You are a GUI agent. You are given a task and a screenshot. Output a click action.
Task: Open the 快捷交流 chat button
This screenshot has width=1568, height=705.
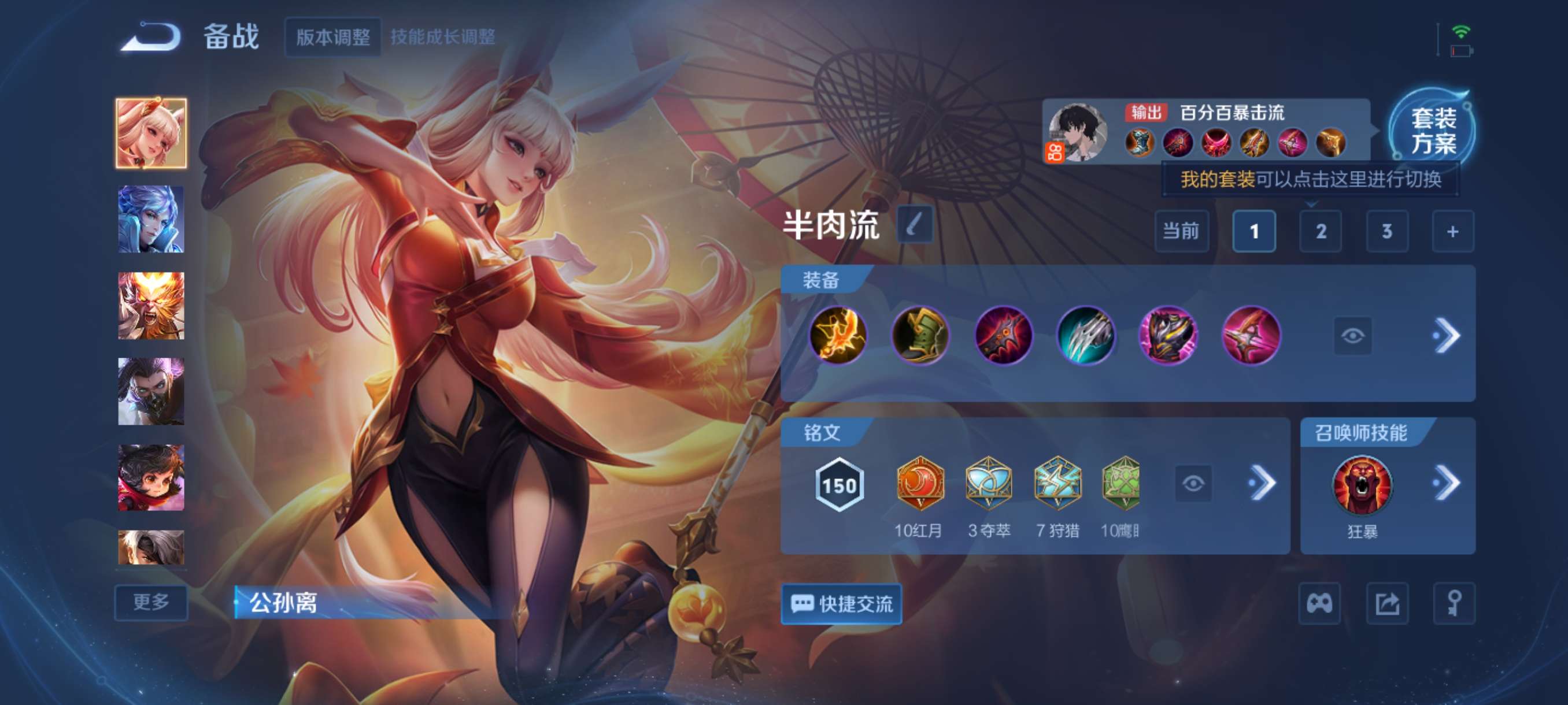[x=842, y=604]
